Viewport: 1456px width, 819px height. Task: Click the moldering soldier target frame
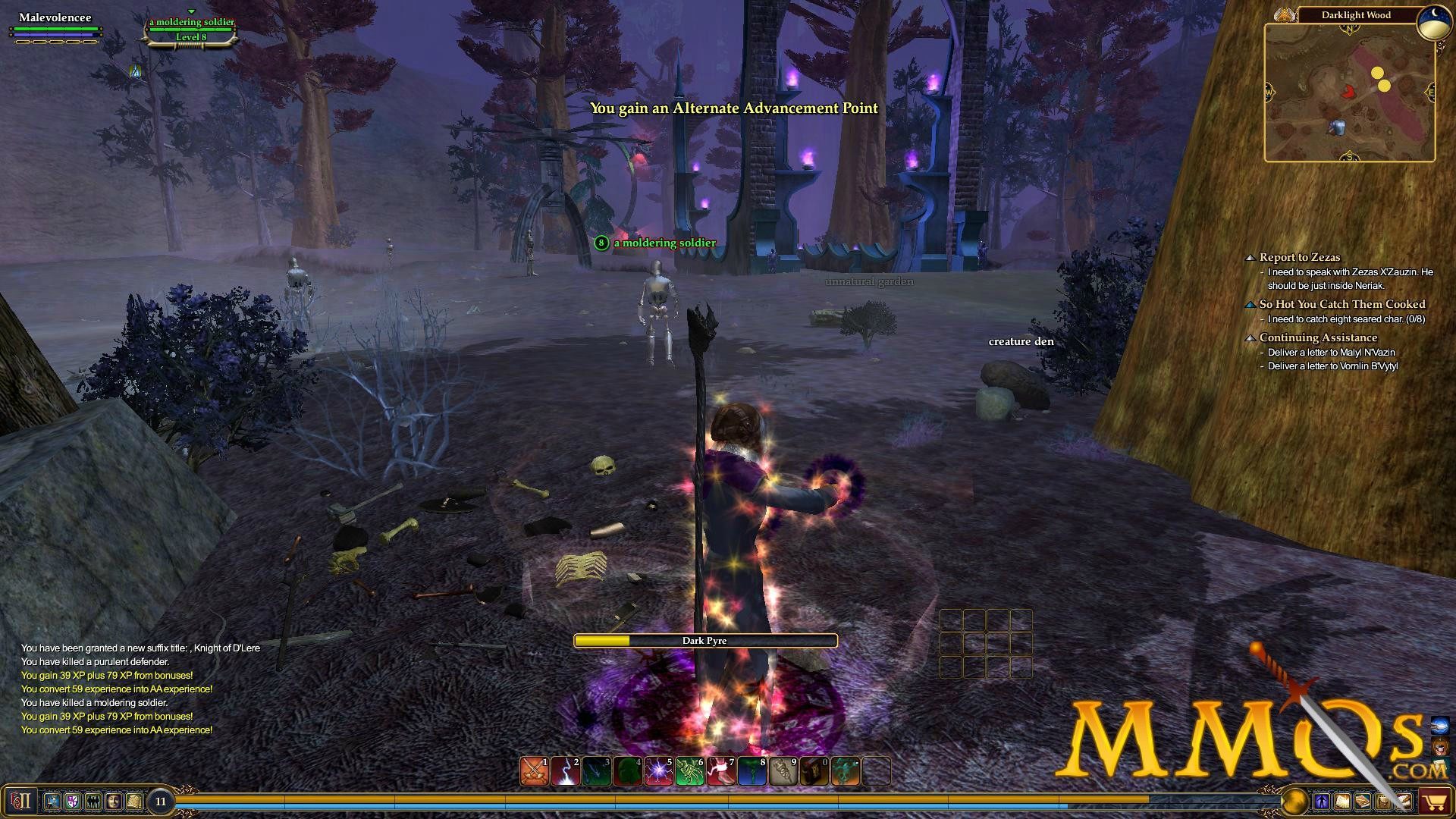[x=191, y=29]
